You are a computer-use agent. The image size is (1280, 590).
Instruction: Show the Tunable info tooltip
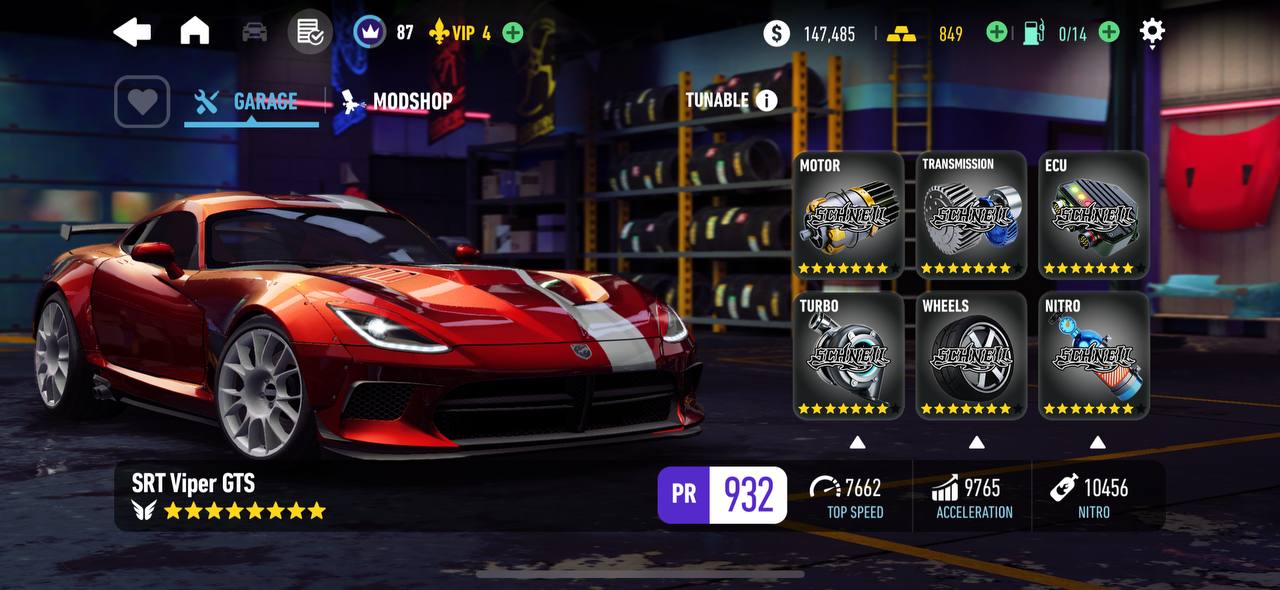pos(767,100)
